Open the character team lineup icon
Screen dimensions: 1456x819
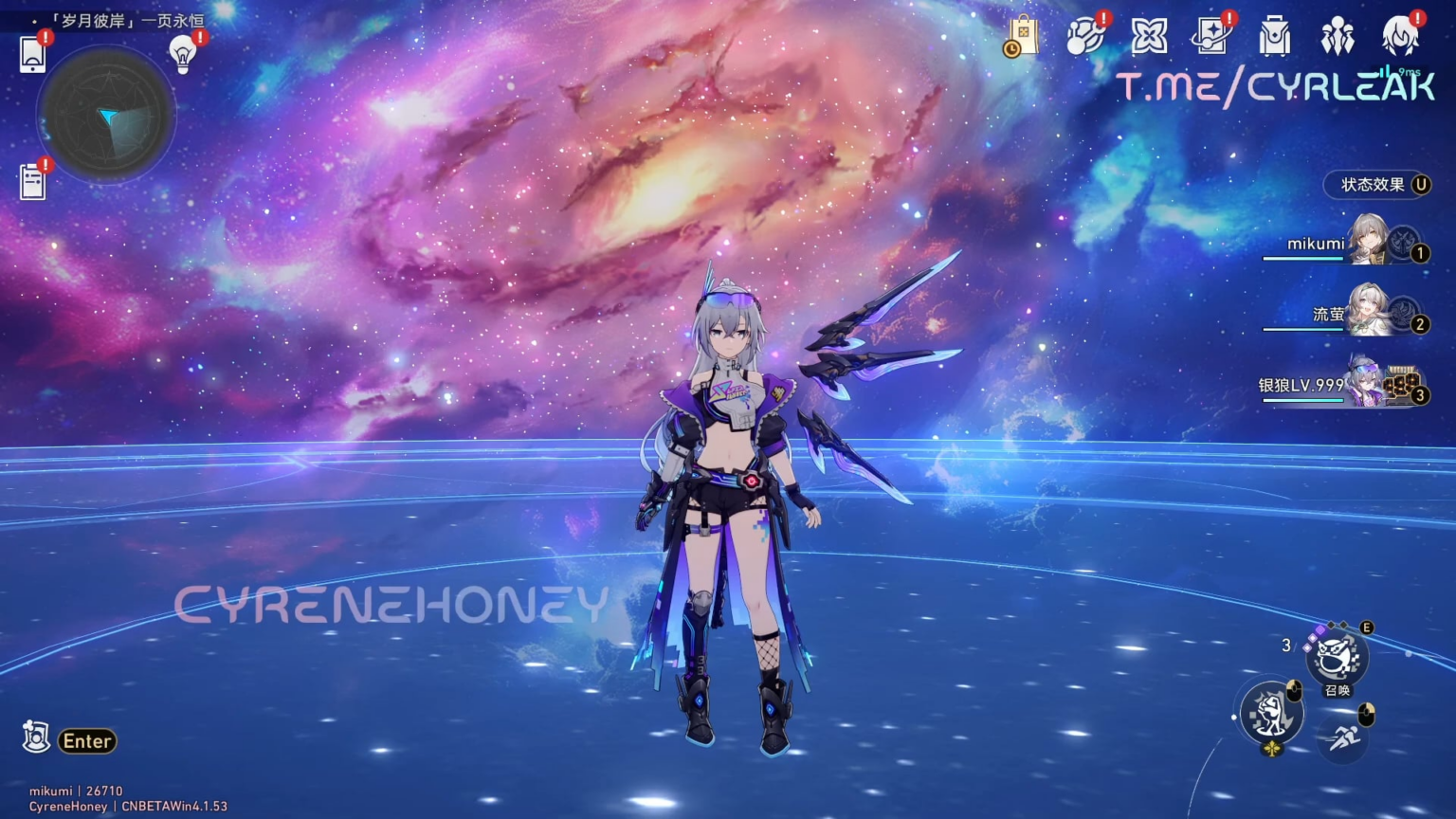click(x=1338, y=38)
